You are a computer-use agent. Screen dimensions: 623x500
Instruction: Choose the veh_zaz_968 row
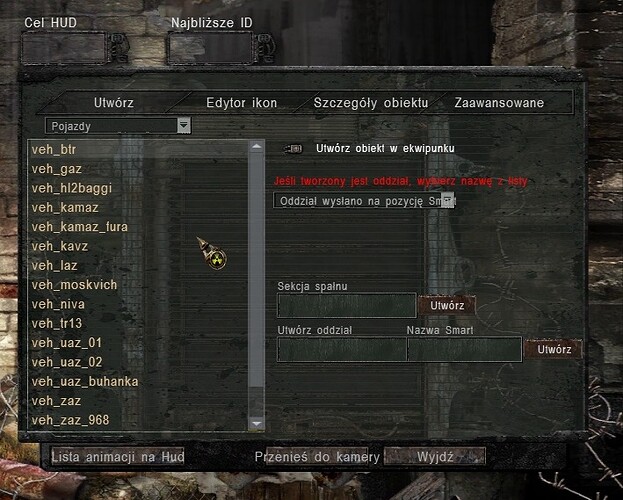pyautogui.click(x=69, y=419)
